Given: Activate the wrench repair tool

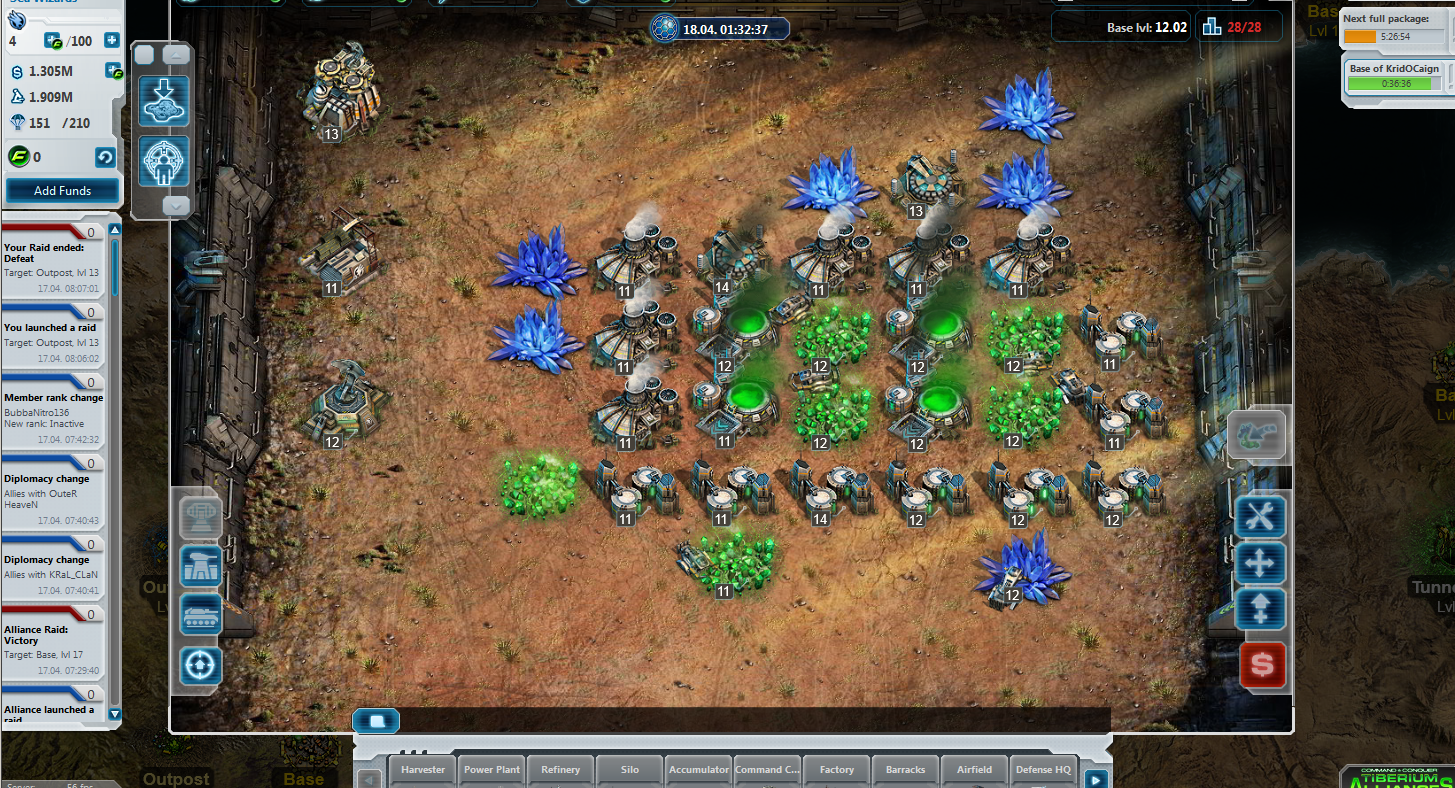Looking at the screenshot, I should (1260, 516).
